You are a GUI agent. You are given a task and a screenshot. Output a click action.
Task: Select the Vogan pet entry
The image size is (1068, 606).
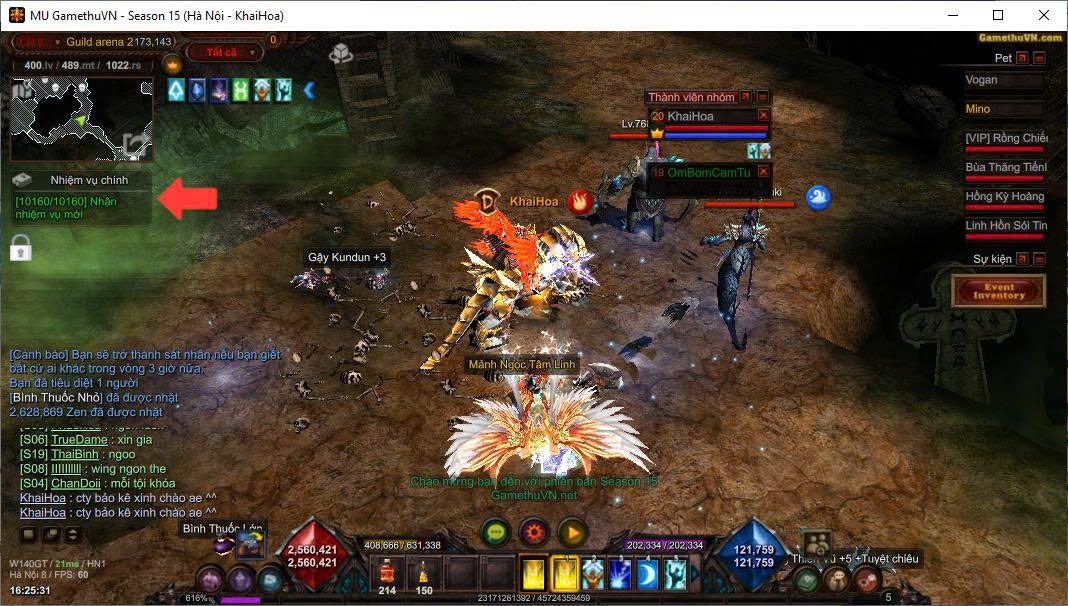point(1005,80)
